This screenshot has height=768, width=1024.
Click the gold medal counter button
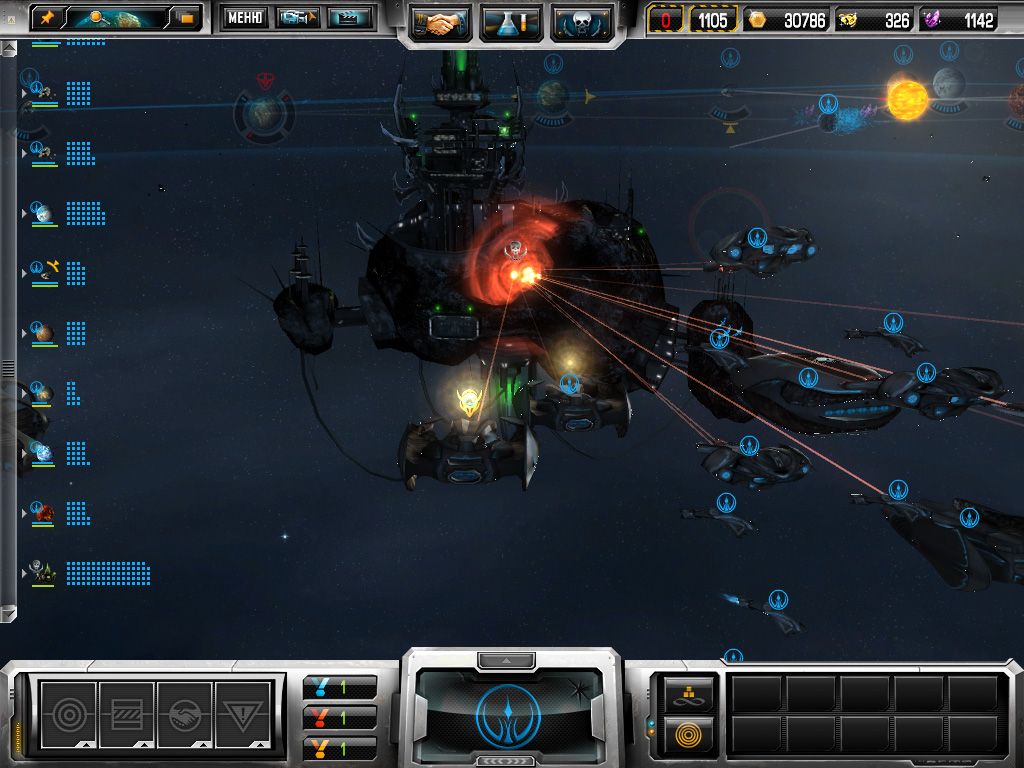pos(340,747)
